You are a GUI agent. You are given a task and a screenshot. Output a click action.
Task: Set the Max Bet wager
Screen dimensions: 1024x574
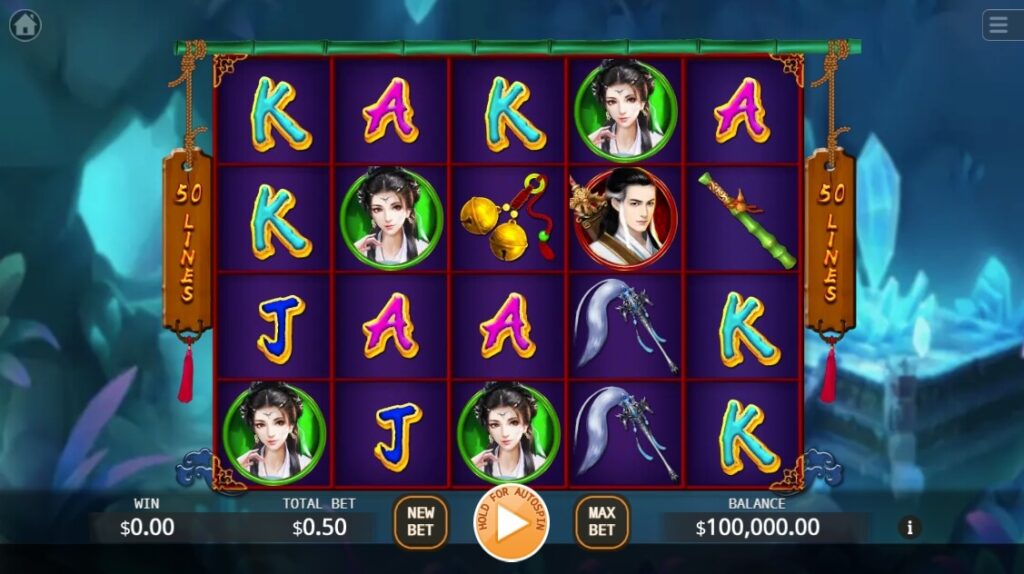[x=601, y=522]
